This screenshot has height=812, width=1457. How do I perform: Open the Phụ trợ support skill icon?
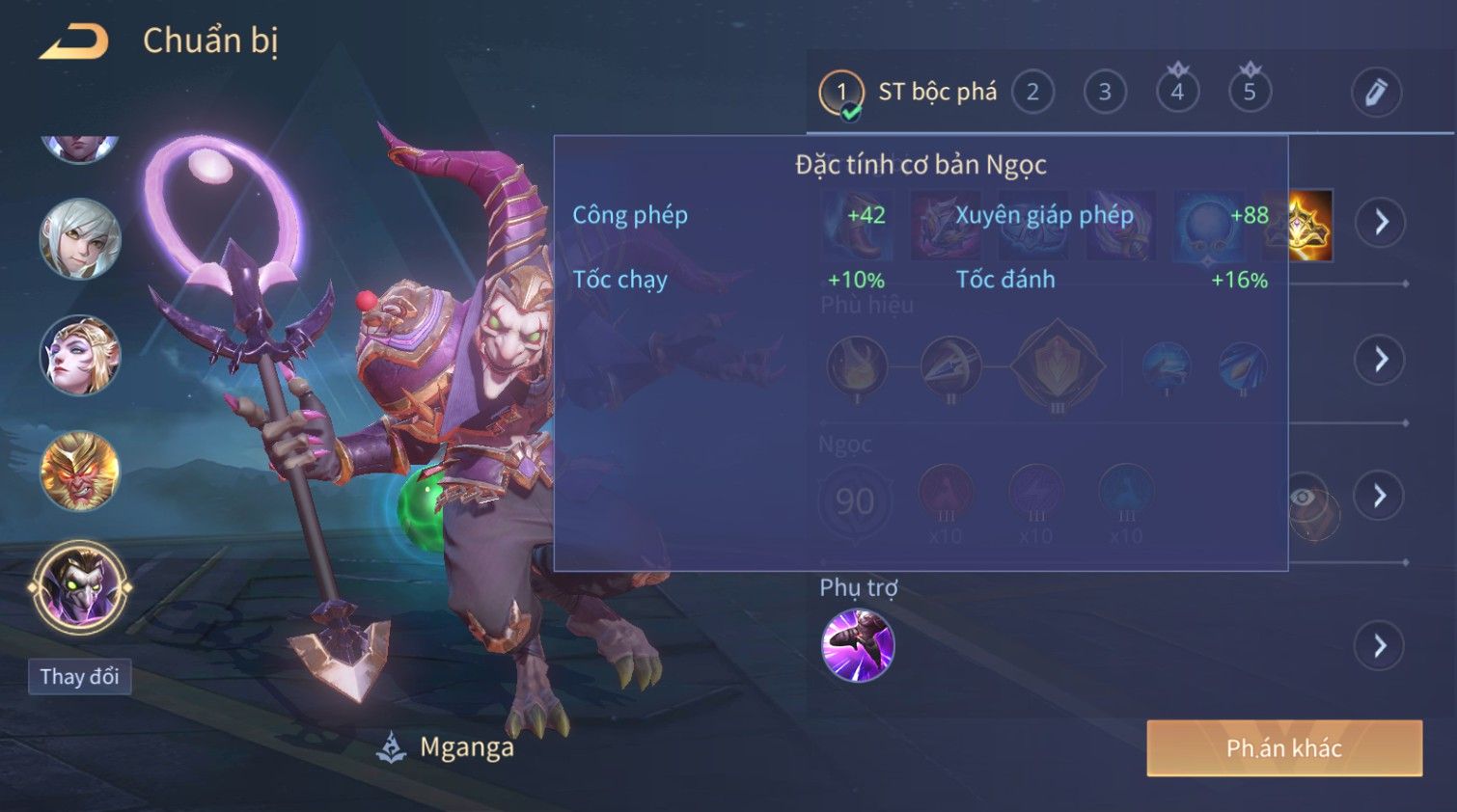[x=858, y=645]
